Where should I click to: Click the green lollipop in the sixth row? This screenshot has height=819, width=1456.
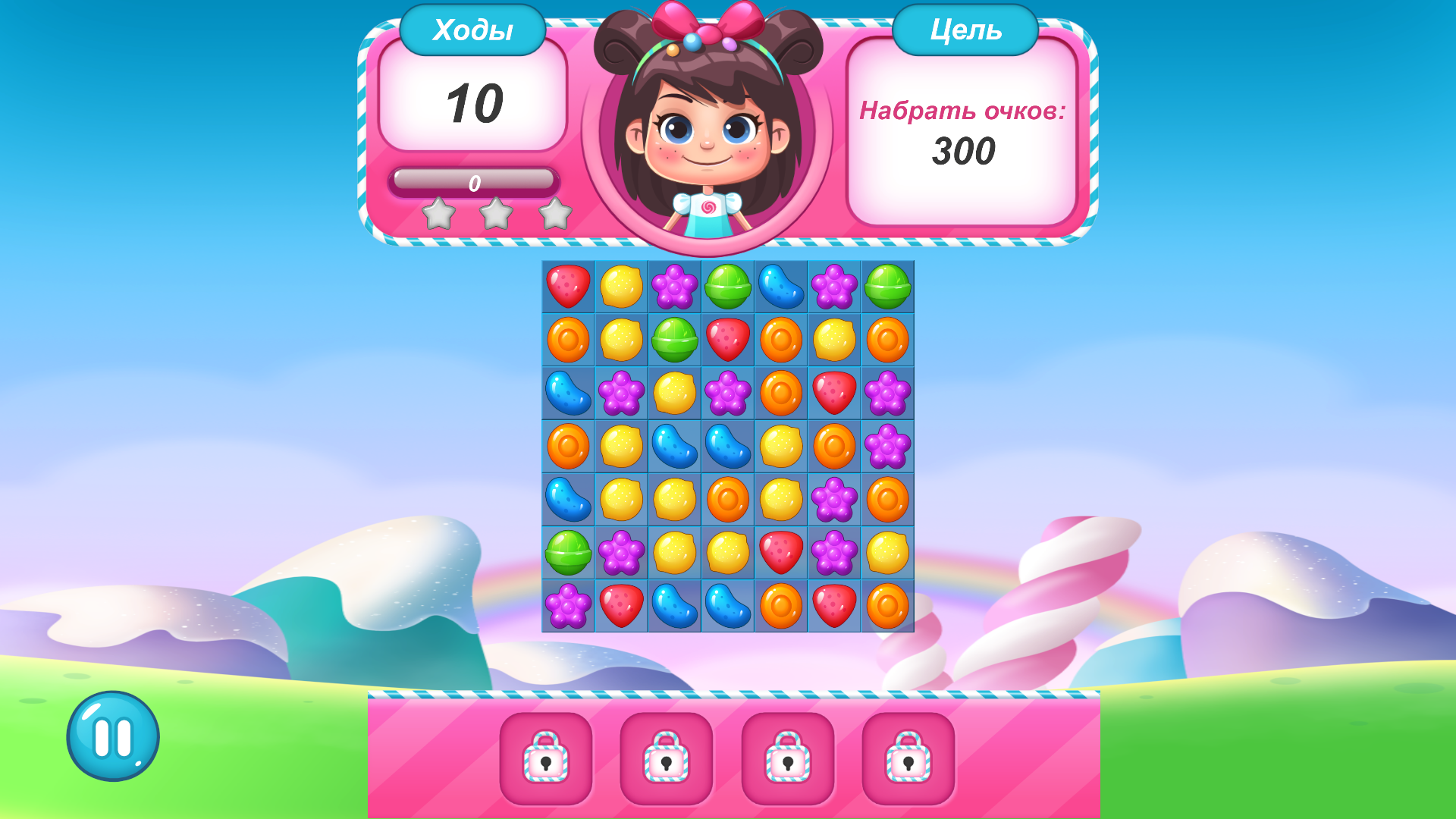coord(567,552)
